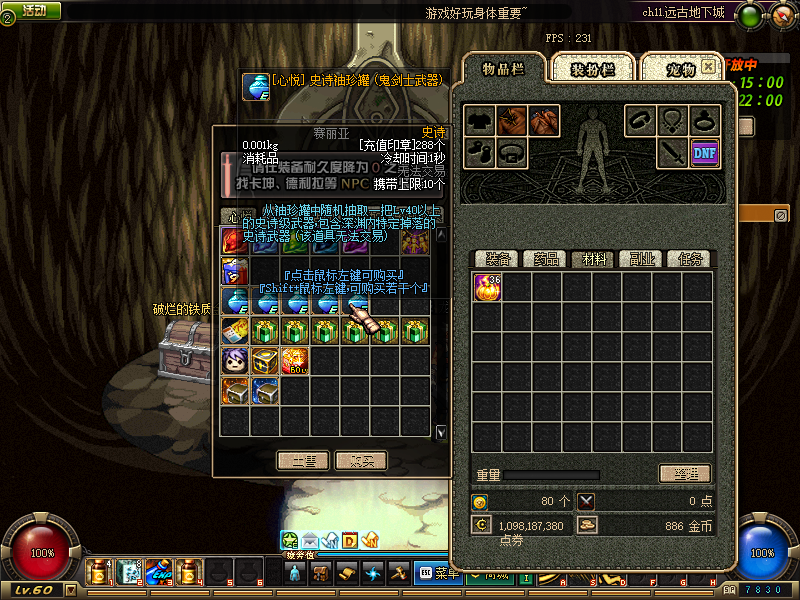This screenshot has width=800, height=600.
Task: Choose the purple-haired character avatar item
Action: (235, 360)
